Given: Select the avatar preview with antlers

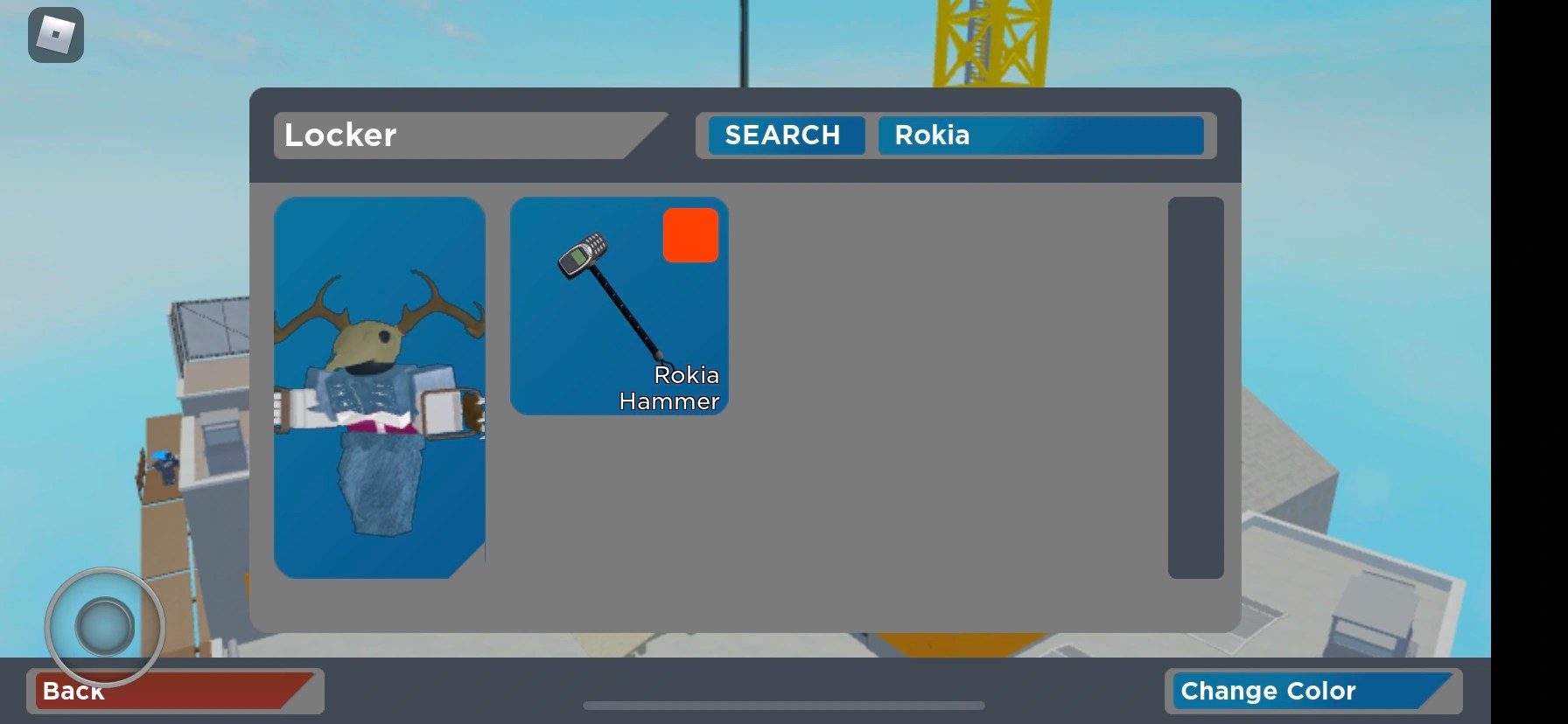Looking at the screenshot, I should 379,389.
